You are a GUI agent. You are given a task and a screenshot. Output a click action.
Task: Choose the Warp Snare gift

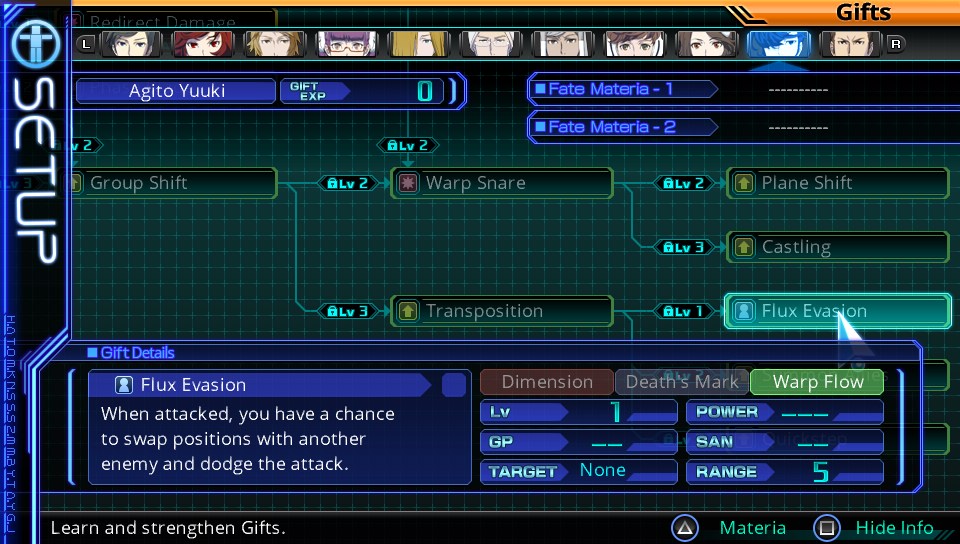point(501,183)
